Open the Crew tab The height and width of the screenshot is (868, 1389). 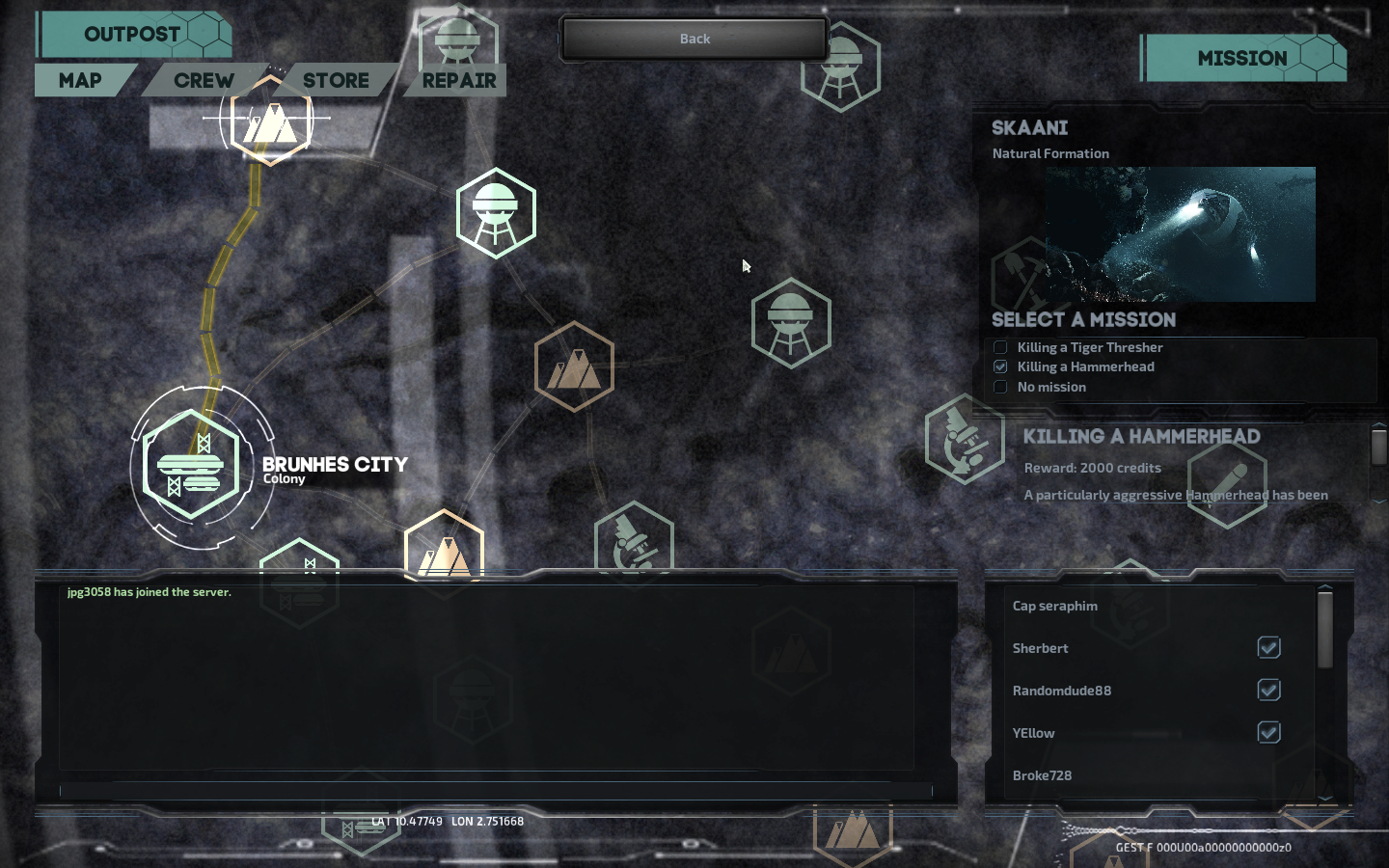204,81
